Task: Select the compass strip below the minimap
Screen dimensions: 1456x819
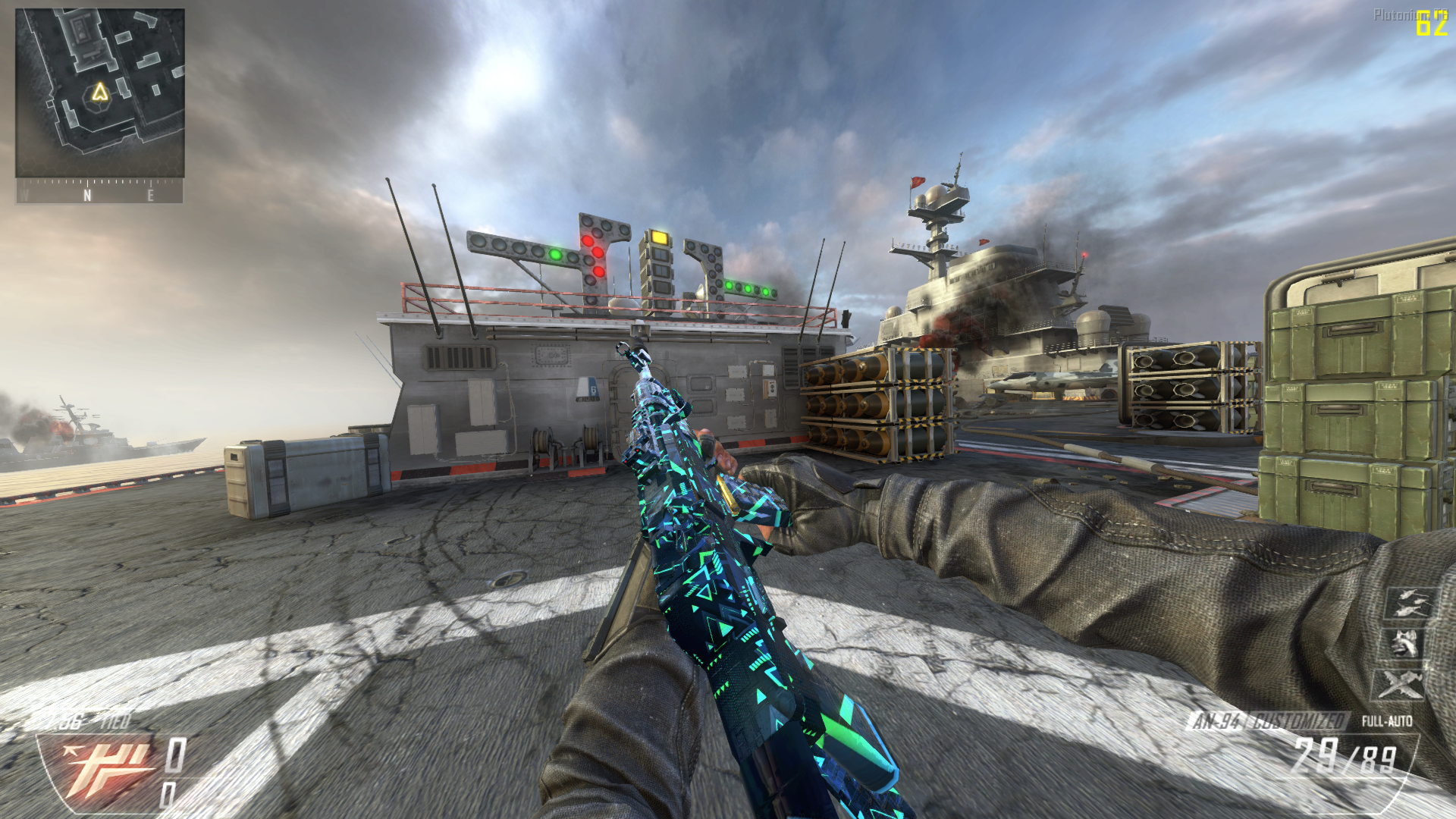Action: click(x=100, y=192)
